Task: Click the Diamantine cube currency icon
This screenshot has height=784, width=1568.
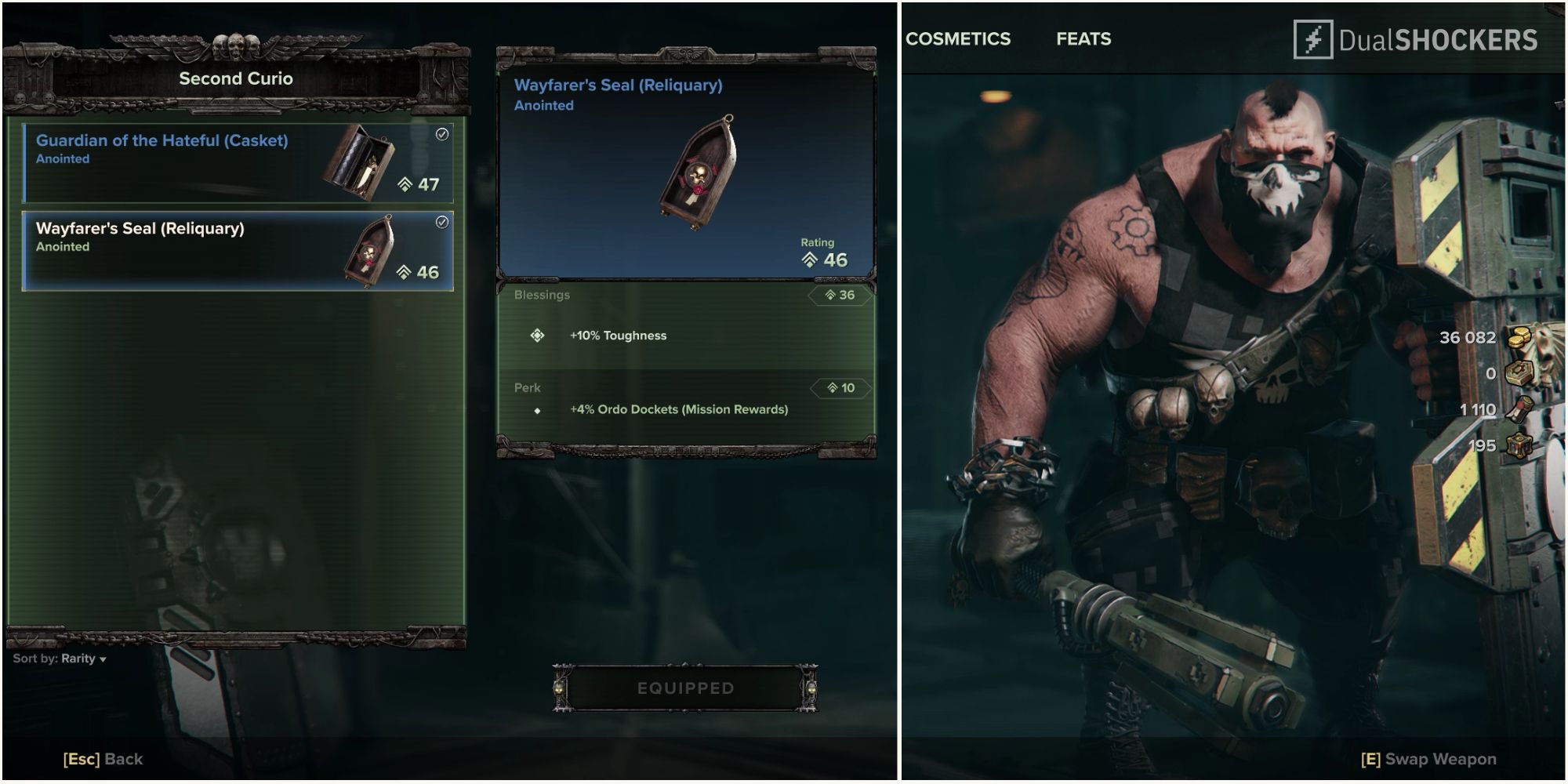Action: 1519,446
